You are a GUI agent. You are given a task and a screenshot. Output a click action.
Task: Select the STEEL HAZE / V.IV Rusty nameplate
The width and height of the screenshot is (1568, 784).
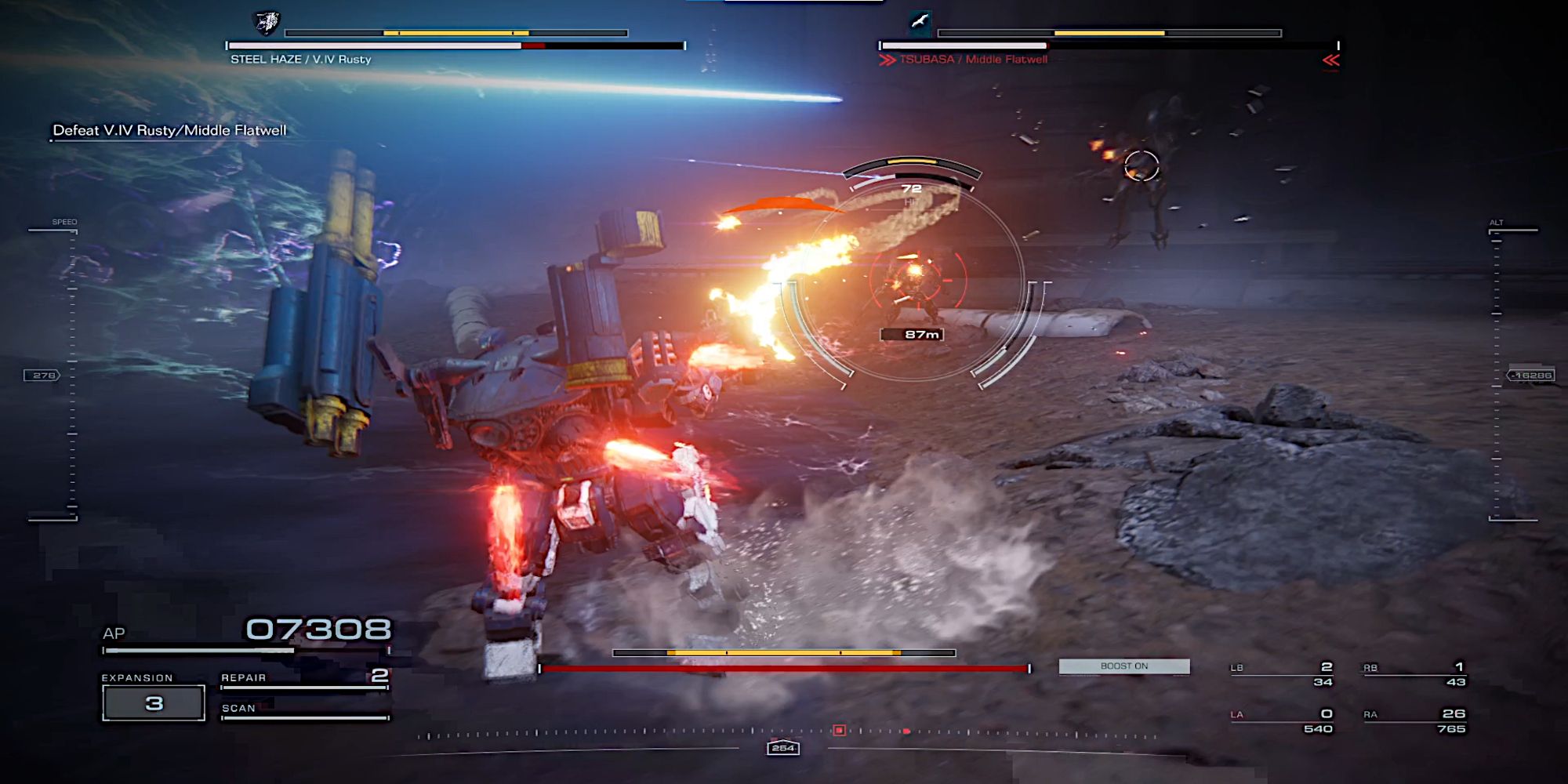pyautogui.click(x=302, y=57)
